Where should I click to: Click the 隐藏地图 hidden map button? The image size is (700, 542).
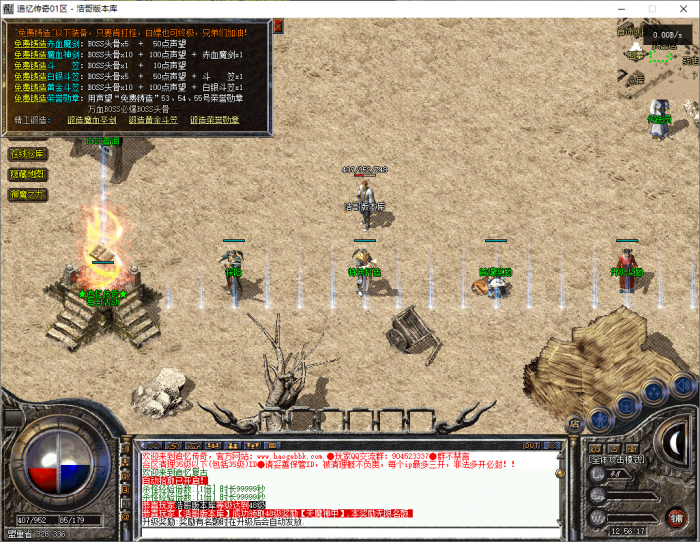pyautogui.click(x=27, y=174)
